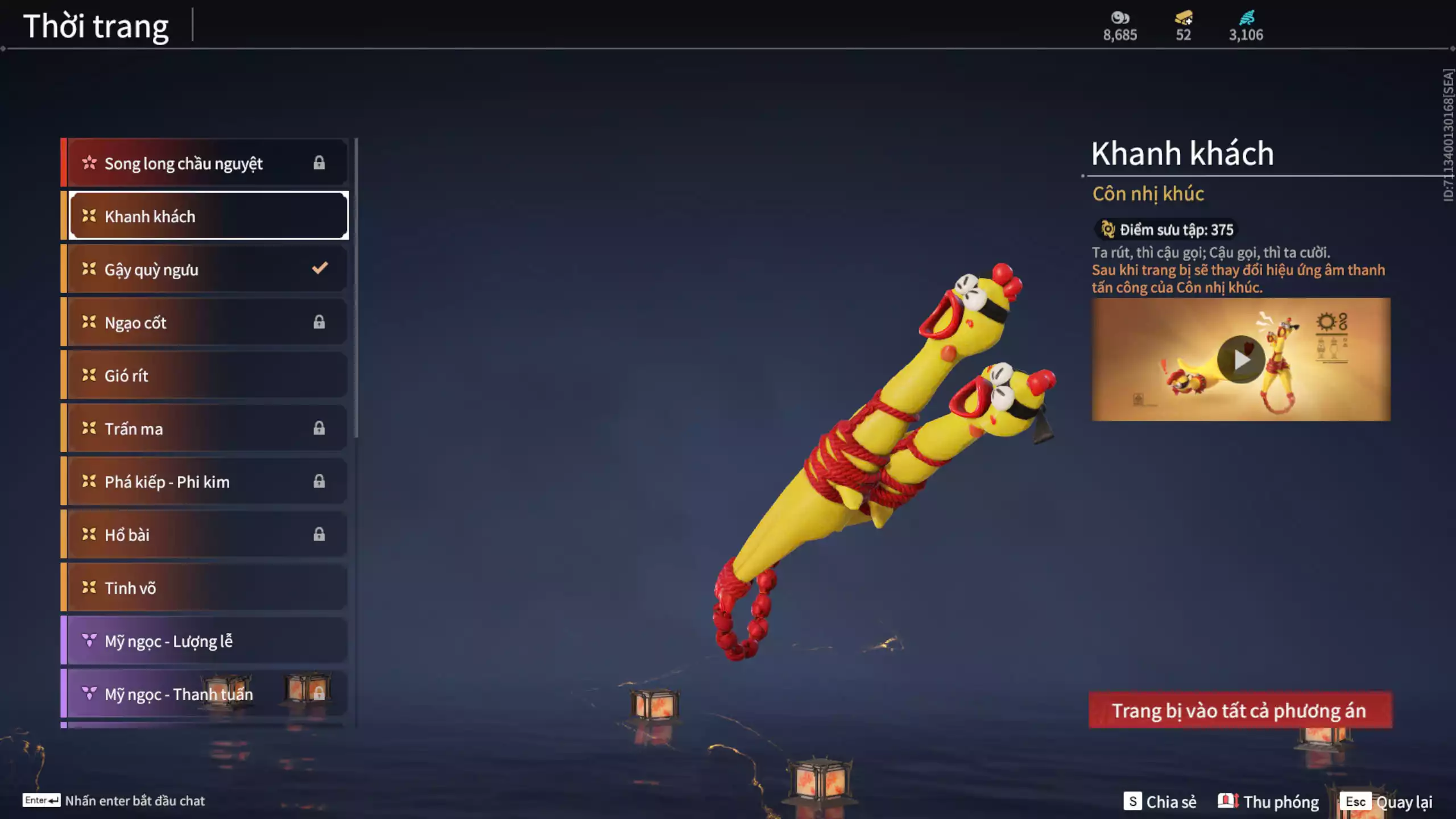Select the Song long chầu nguyệt skin
Viewport: 1456px width, 819px height.
205,163
